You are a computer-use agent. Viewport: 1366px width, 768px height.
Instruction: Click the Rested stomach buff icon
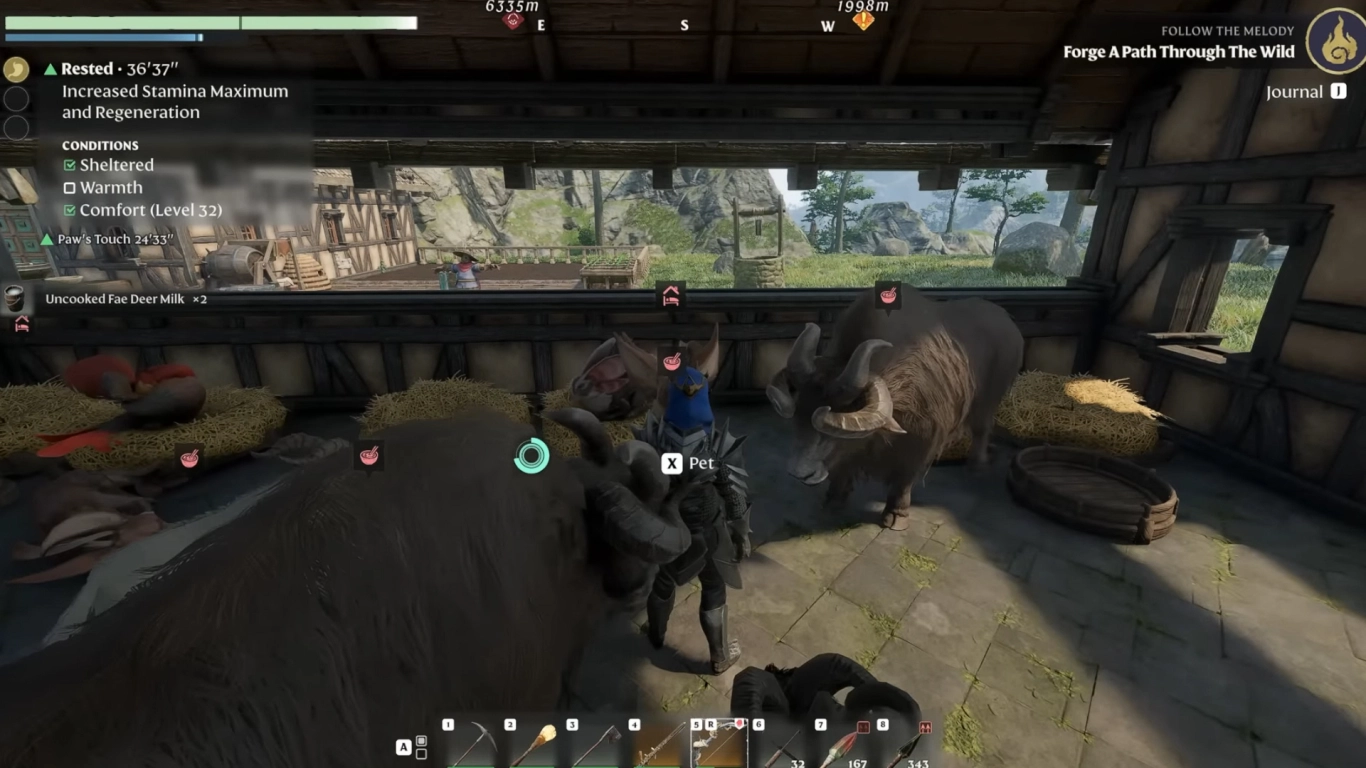point(16,70)
